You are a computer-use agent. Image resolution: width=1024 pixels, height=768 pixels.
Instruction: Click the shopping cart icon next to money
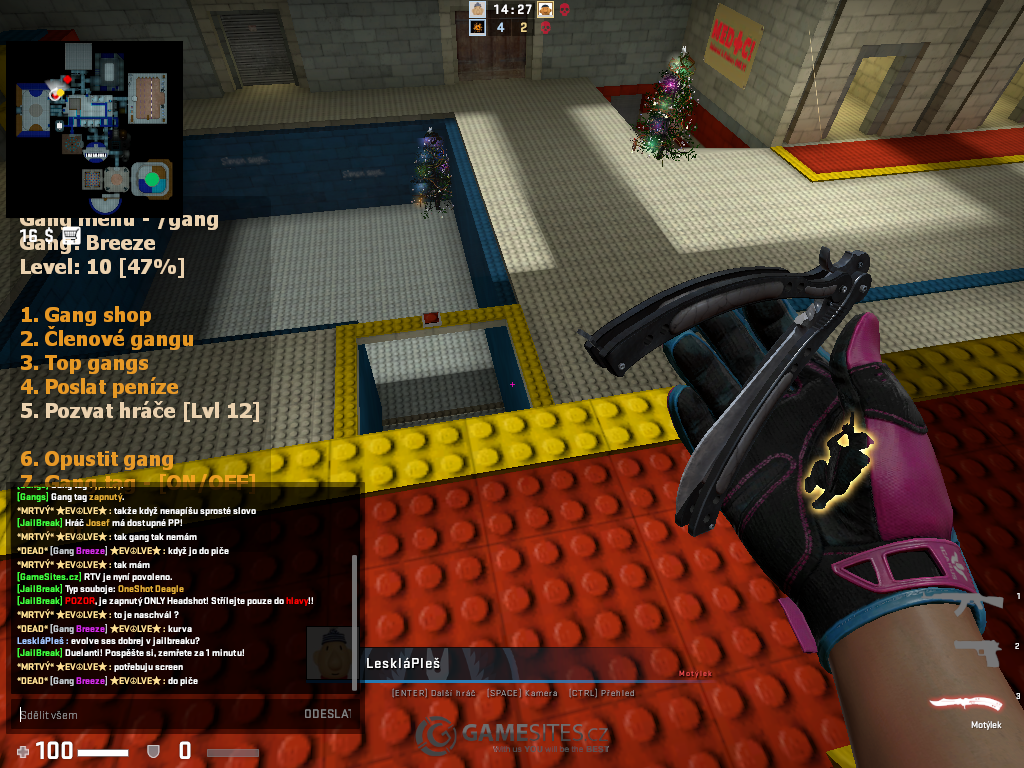(x=70, y=235)
